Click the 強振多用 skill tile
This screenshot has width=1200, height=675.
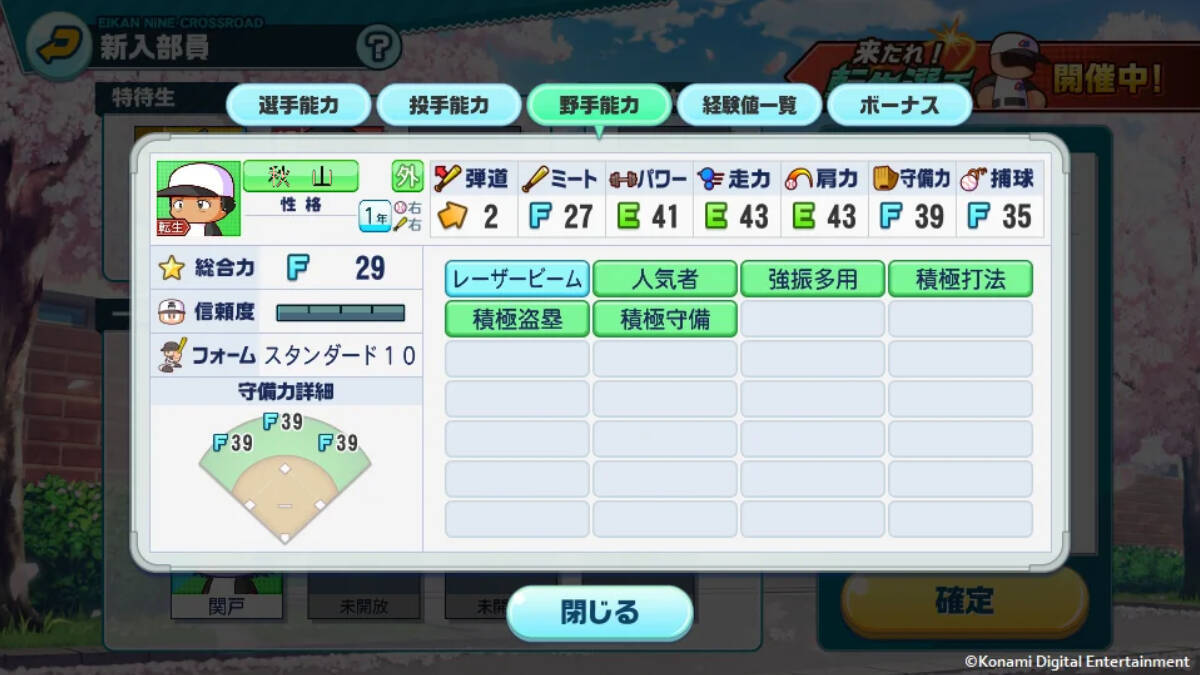click(812, 279)
